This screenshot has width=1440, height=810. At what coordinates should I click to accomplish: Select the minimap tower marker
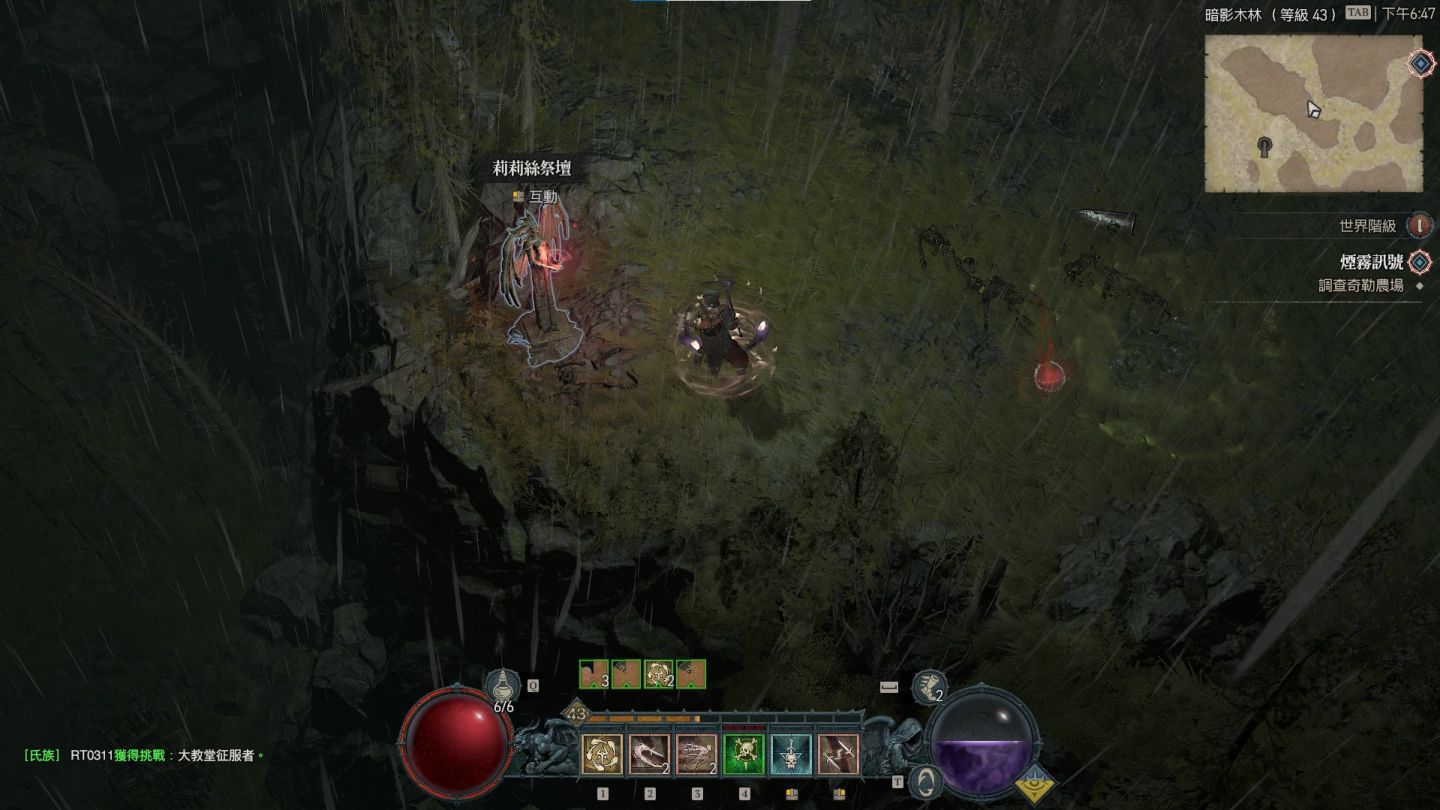[x=1266, y=147]
